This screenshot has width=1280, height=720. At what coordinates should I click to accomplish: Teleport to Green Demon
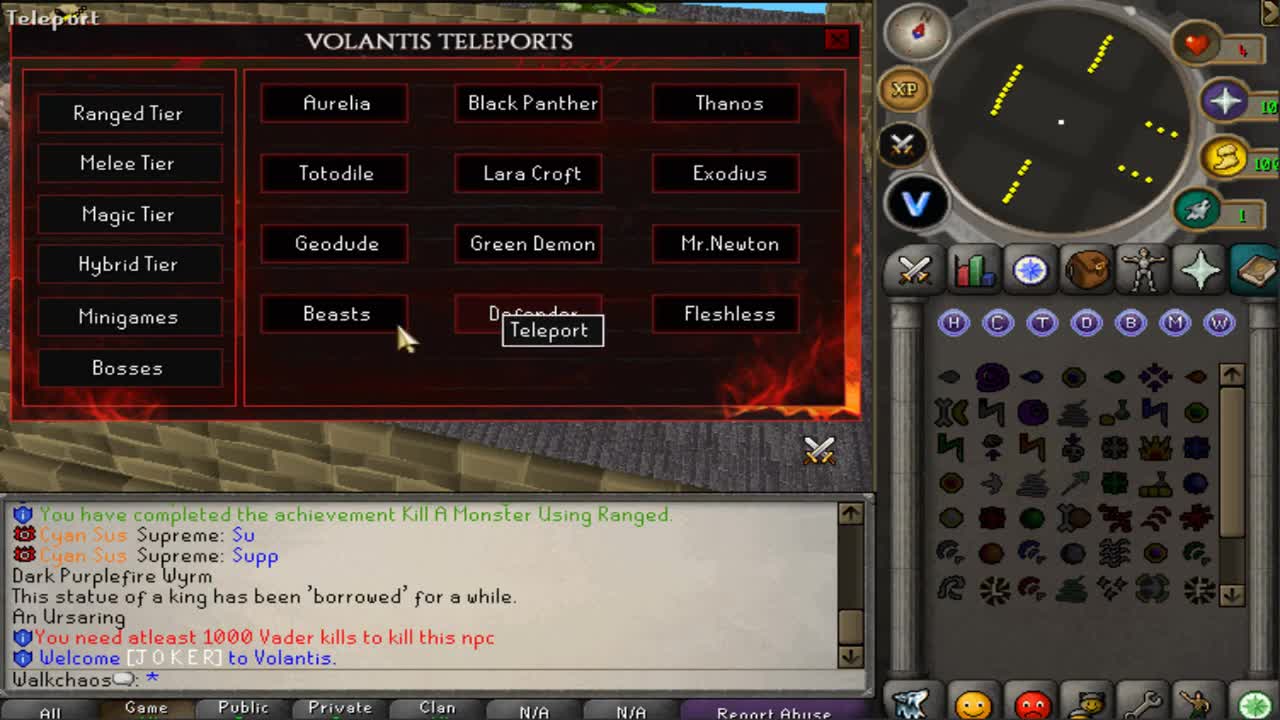coord(528,244)
